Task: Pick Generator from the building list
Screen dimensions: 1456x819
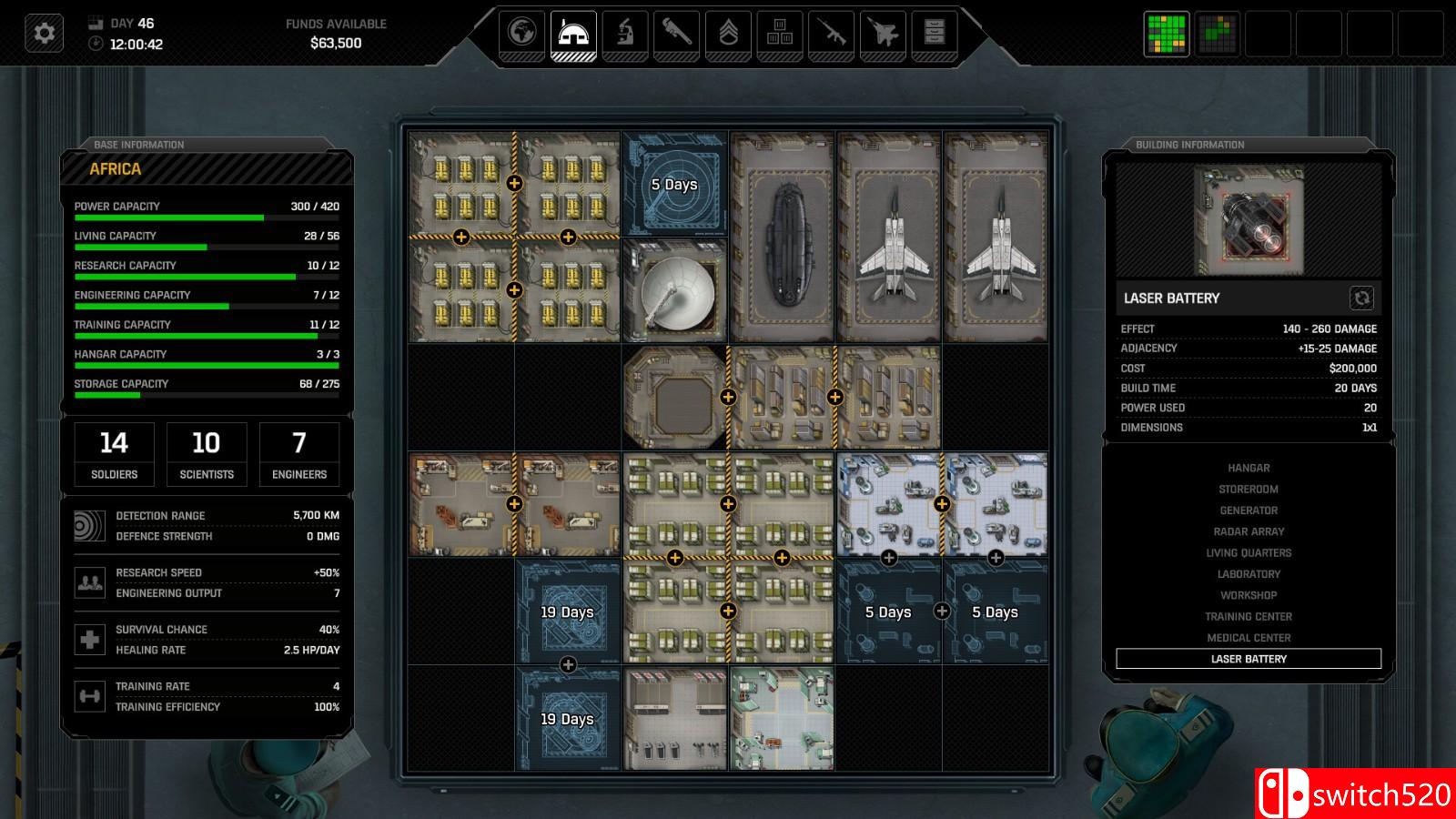Action: click(1249, 511)
